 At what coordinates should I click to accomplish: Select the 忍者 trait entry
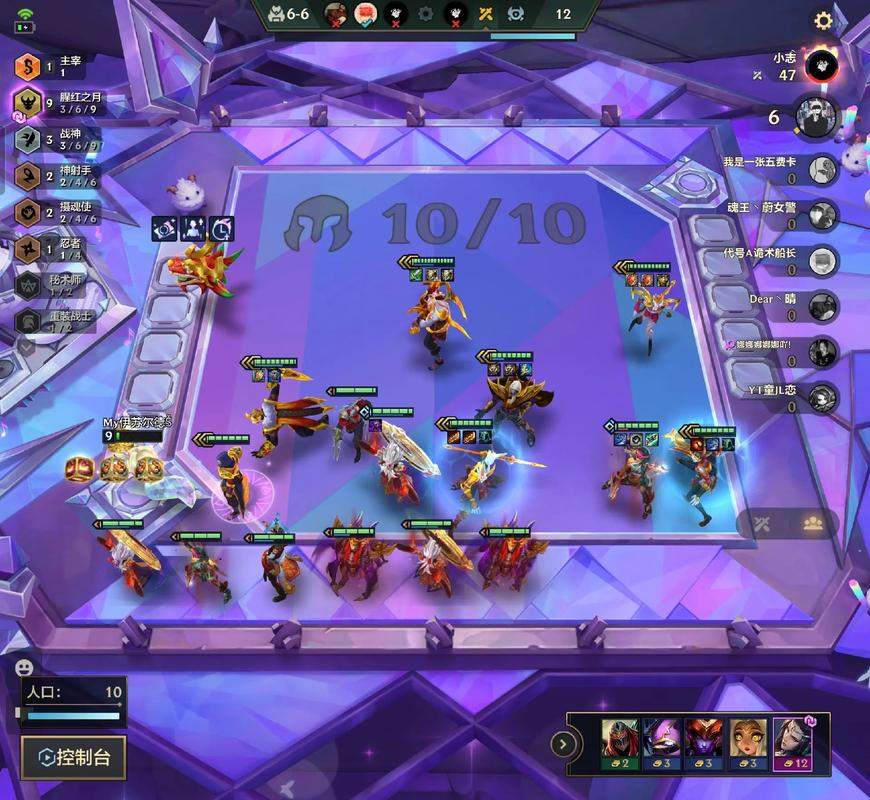click(28, 248)
